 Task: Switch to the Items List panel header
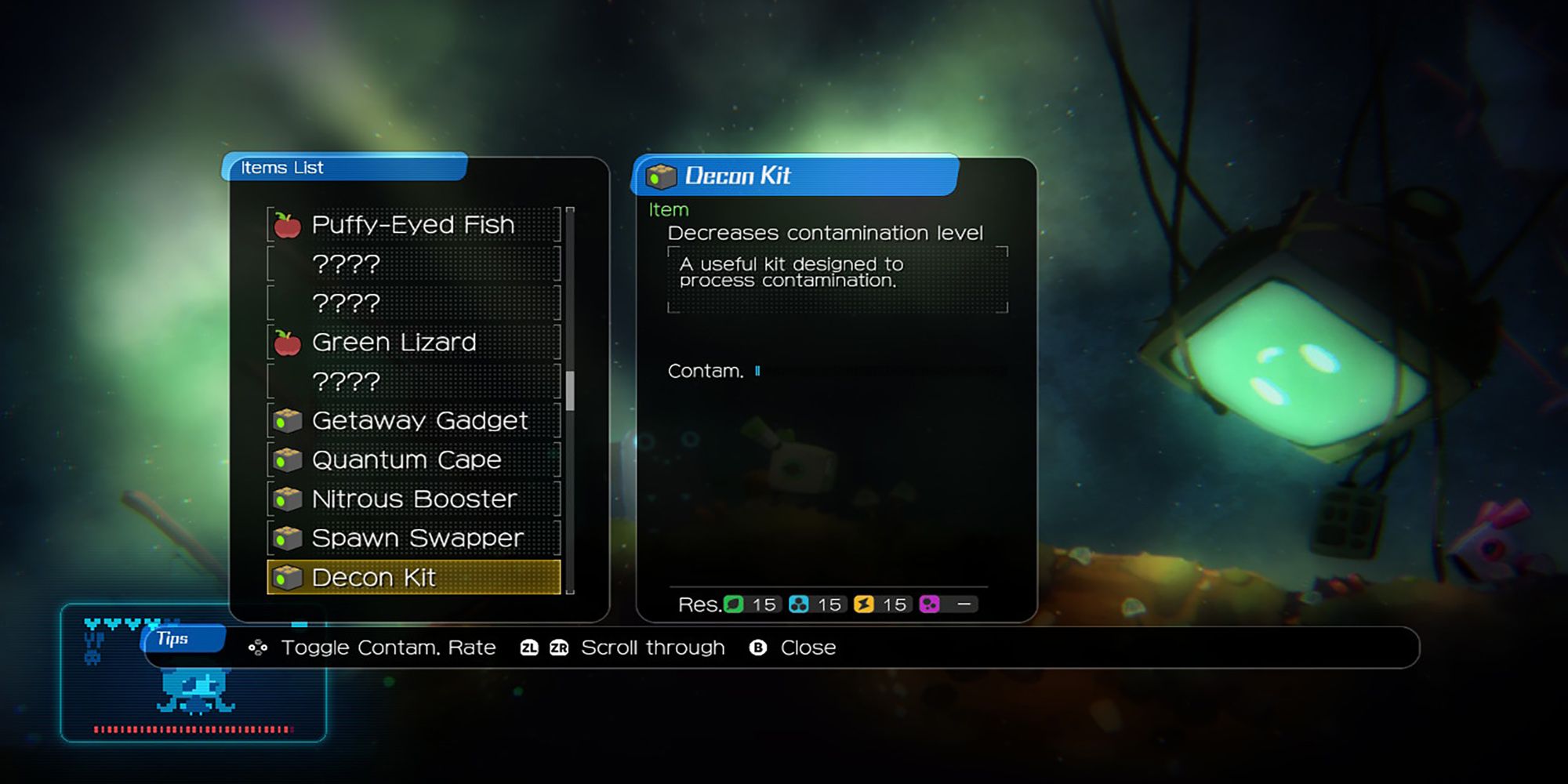point(281,168)
